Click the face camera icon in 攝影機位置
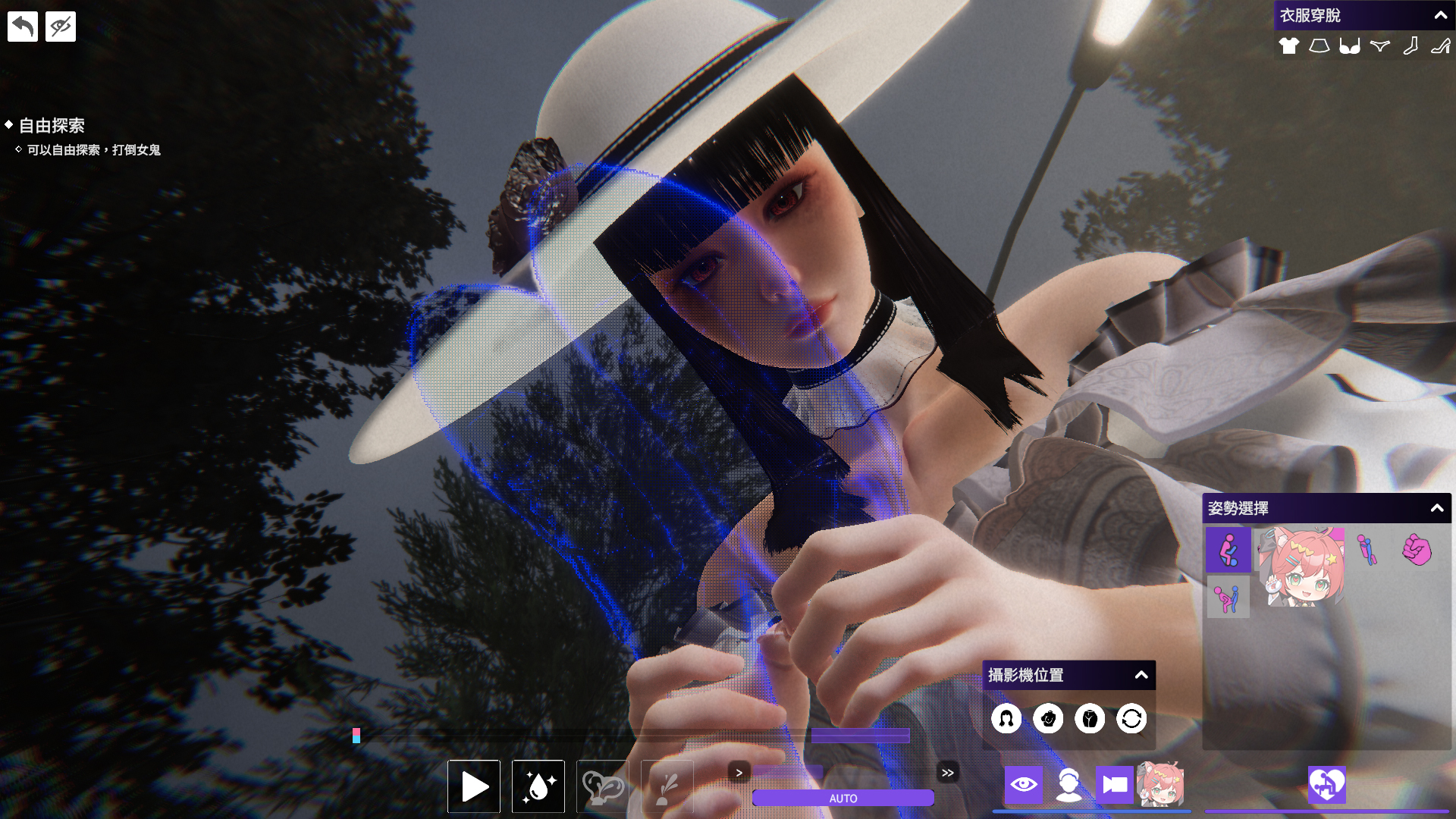 tap(1007, 719)
